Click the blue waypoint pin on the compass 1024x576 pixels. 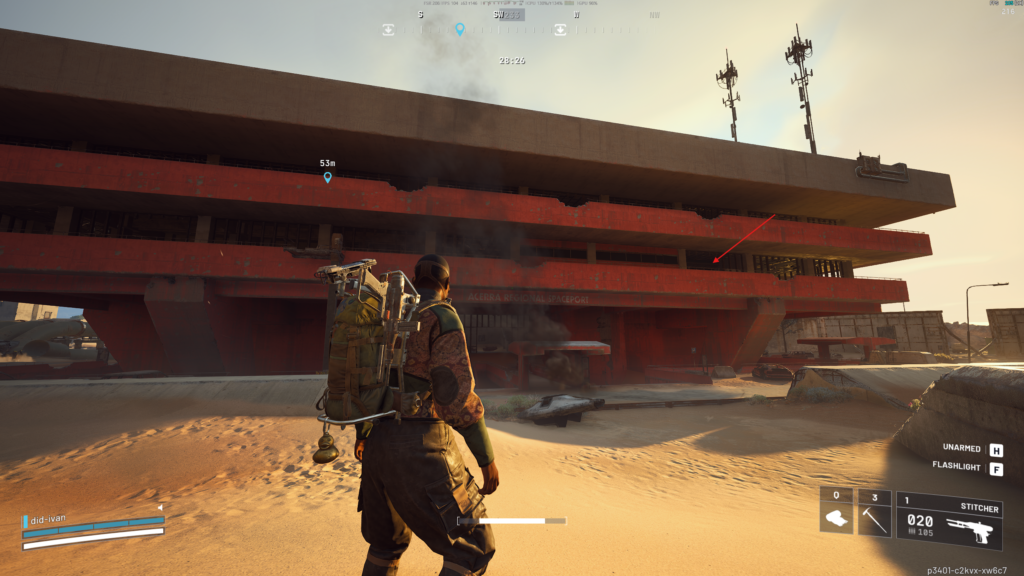point(460,29)
